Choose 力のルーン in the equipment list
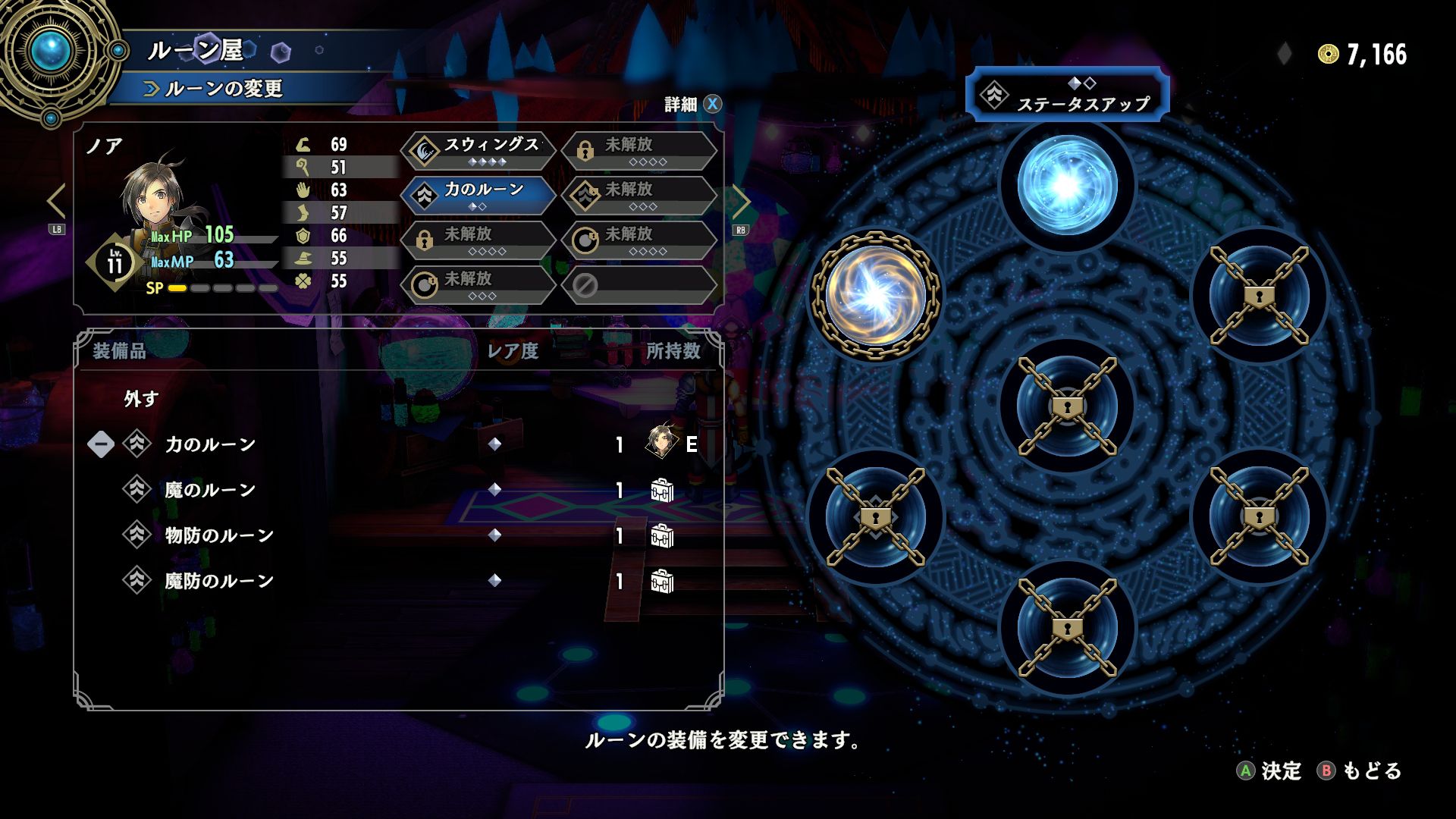Image resolution: width=1456 pixels, height=819 pixels. [x=210, y=444]
